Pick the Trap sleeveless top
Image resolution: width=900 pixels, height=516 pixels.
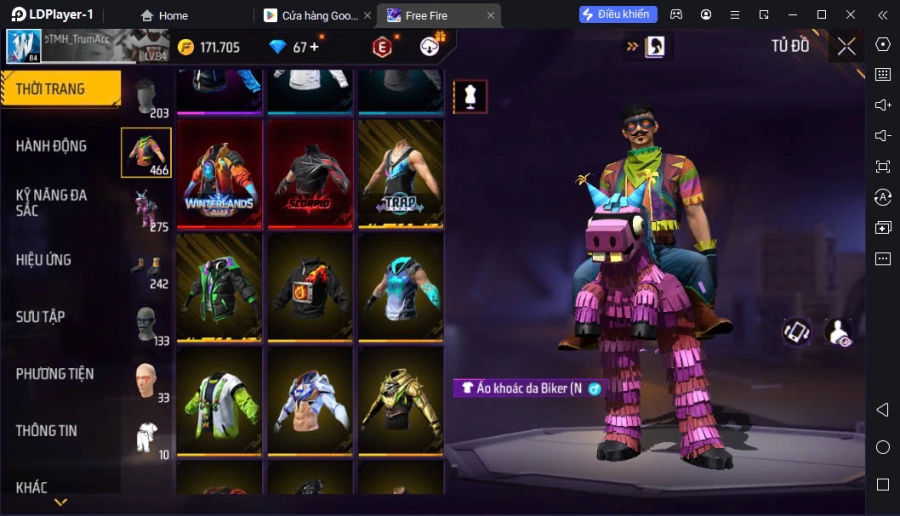(400, 175)
